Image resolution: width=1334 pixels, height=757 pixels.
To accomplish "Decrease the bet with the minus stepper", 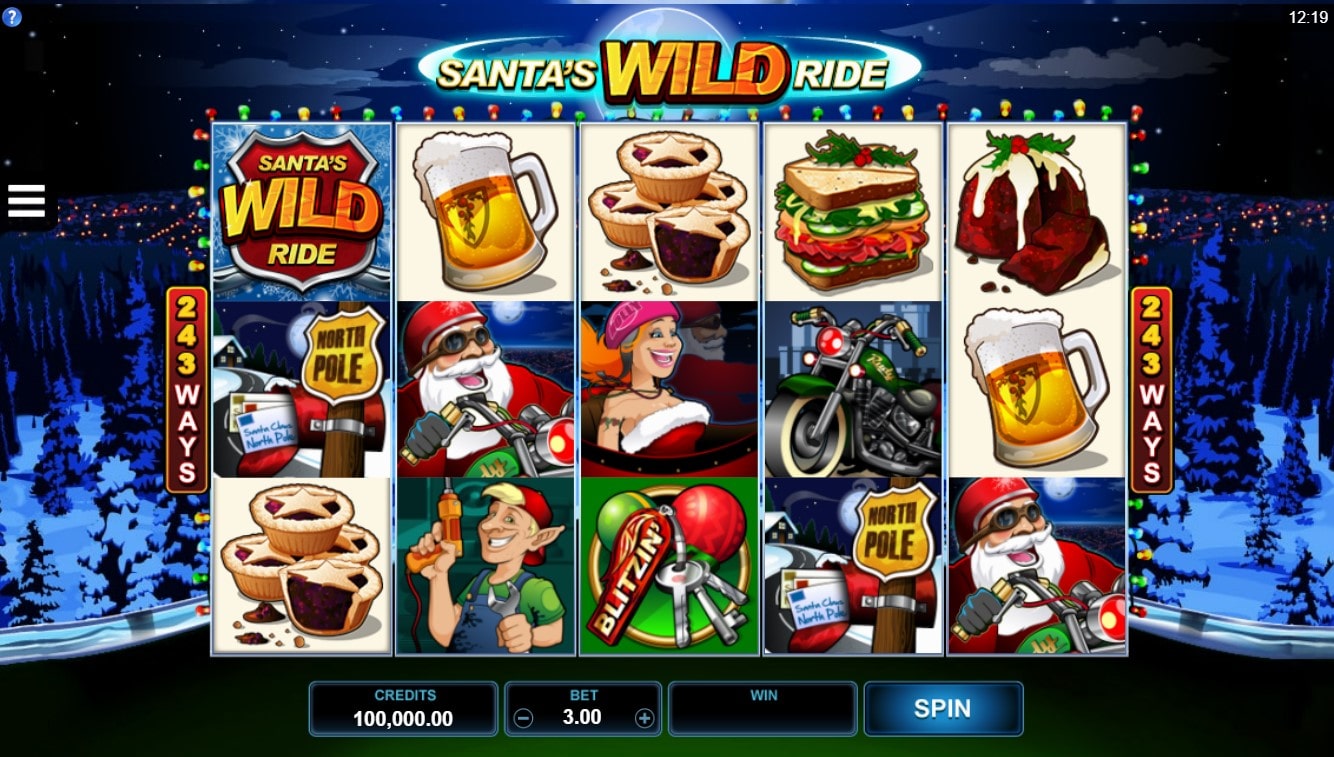I will click(522, 717).
